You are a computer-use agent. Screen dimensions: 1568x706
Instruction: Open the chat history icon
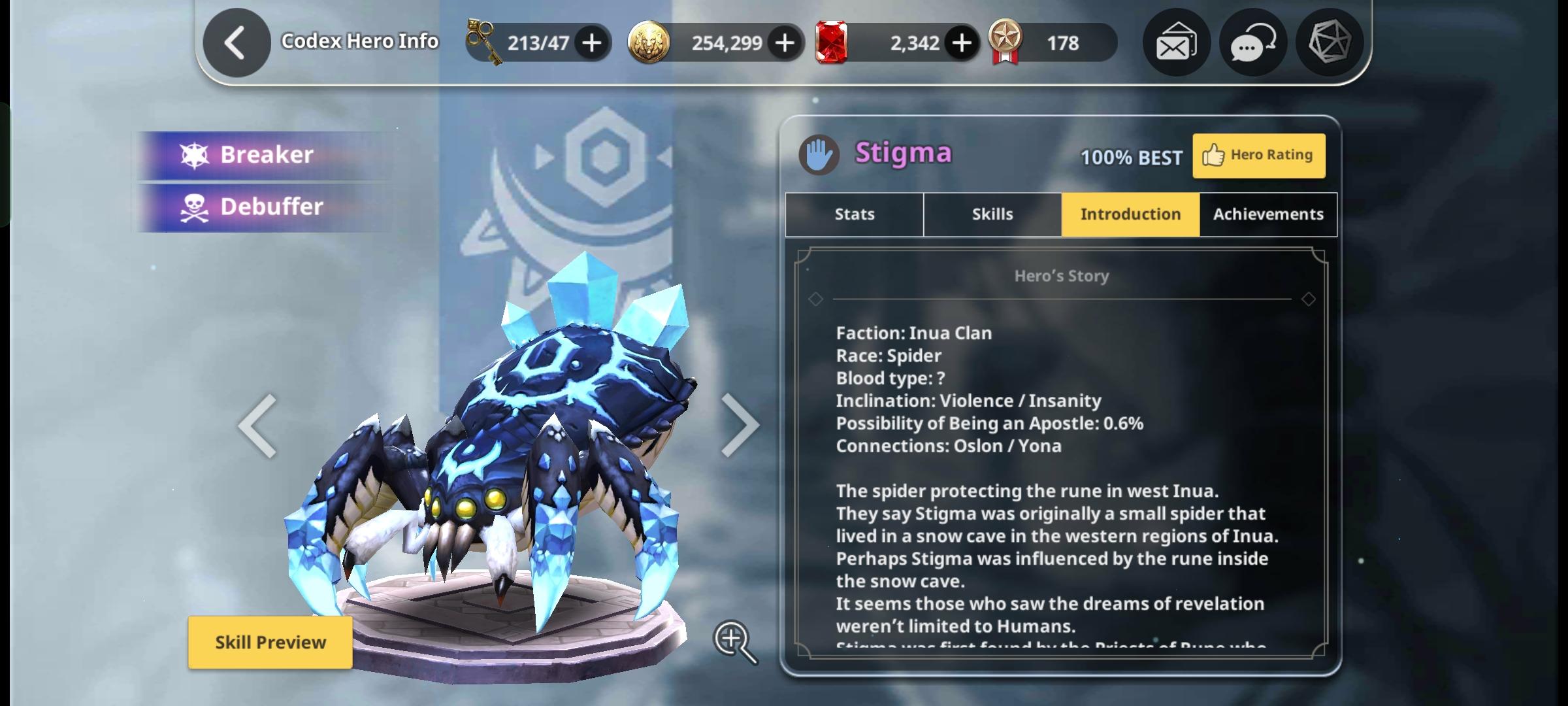(1252, 42)
